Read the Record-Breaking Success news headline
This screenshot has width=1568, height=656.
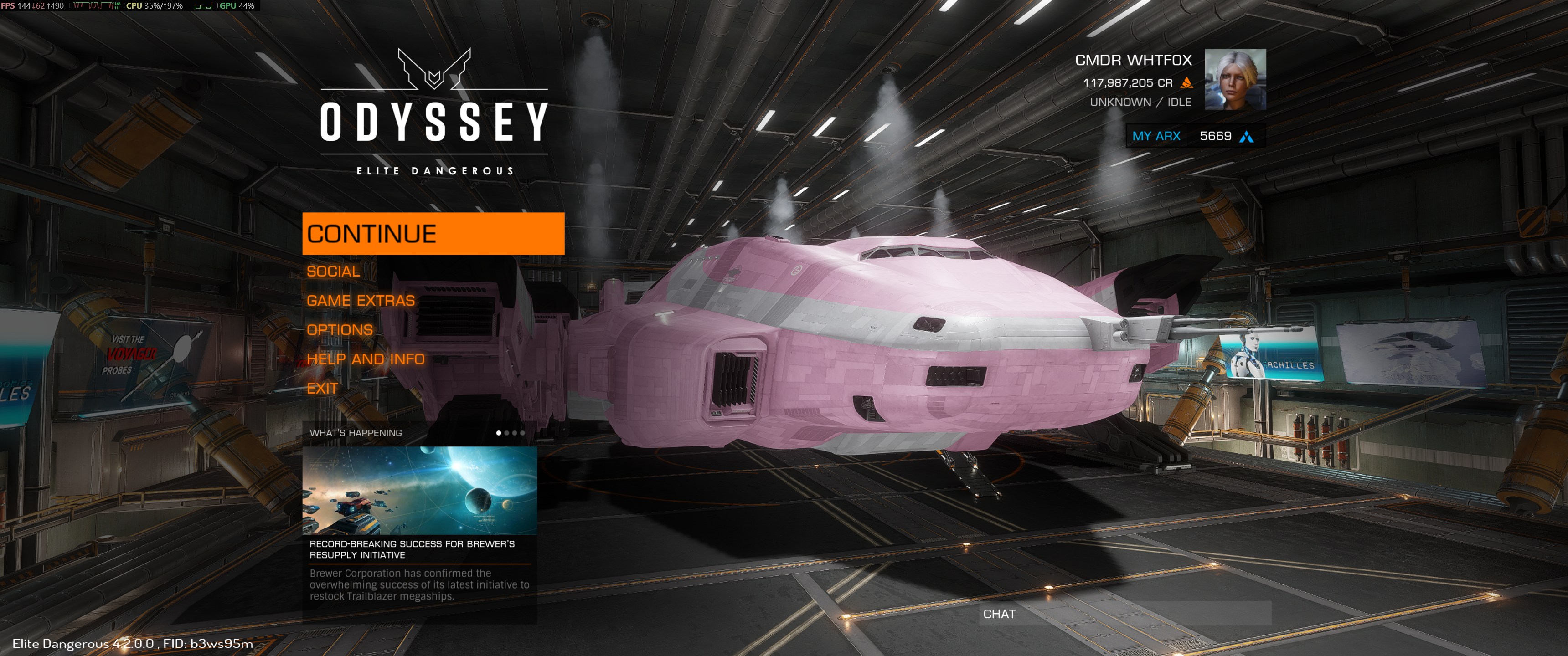pyautogui.click(x=412, y=549)
